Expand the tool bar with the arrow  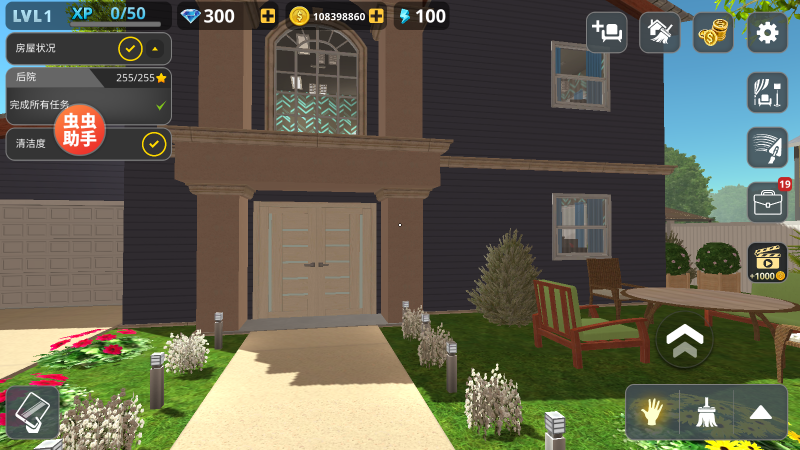761,412
